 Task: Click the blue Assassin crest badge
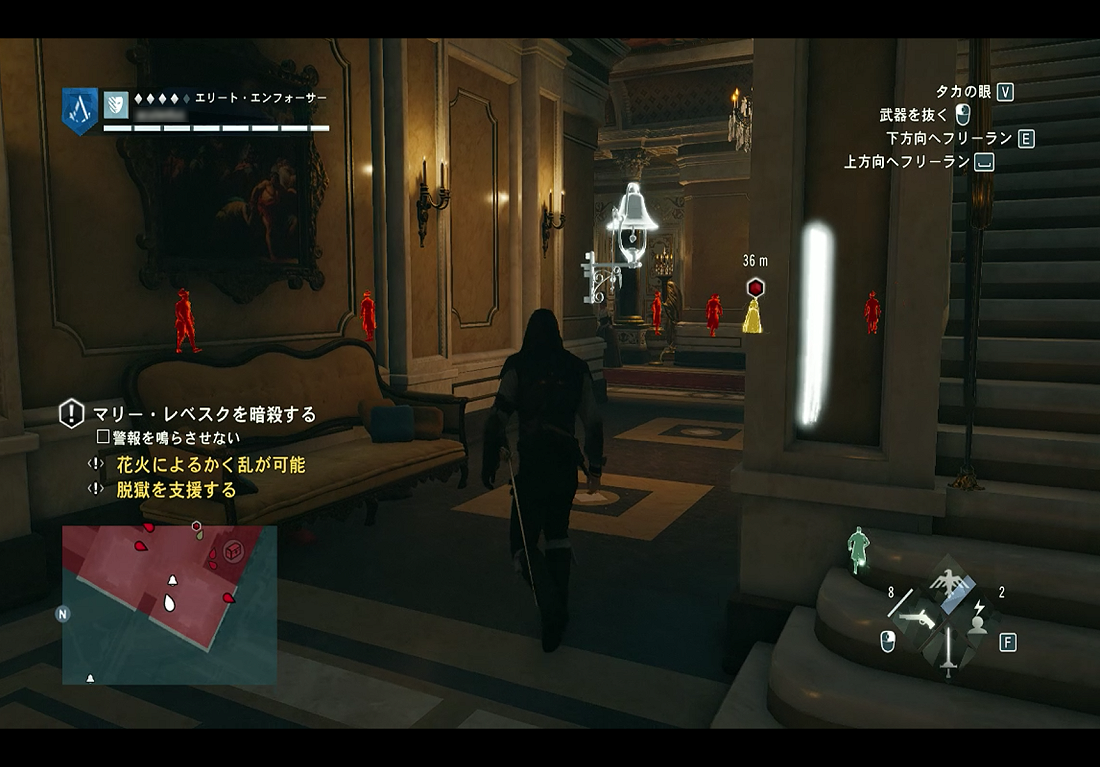coord(80,110)
